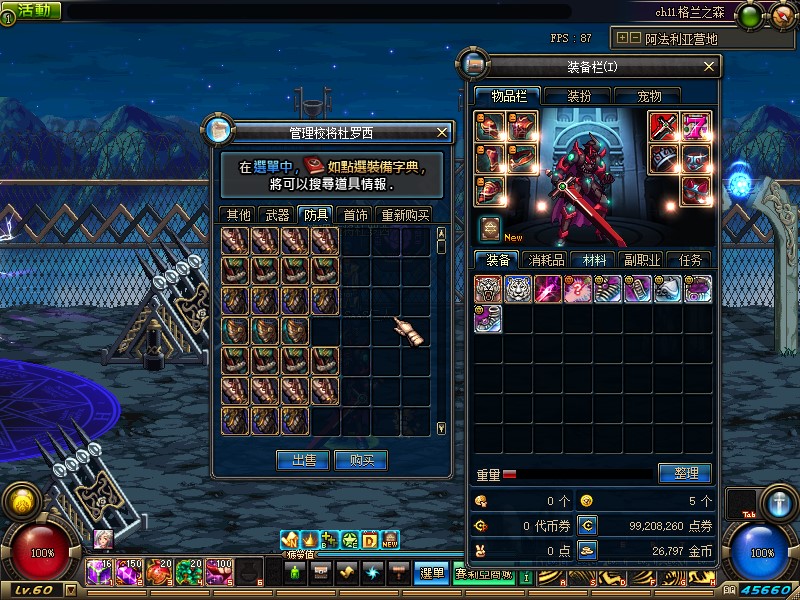
Task: Open the 選單 menu button
Action: (x=431, y=573)
